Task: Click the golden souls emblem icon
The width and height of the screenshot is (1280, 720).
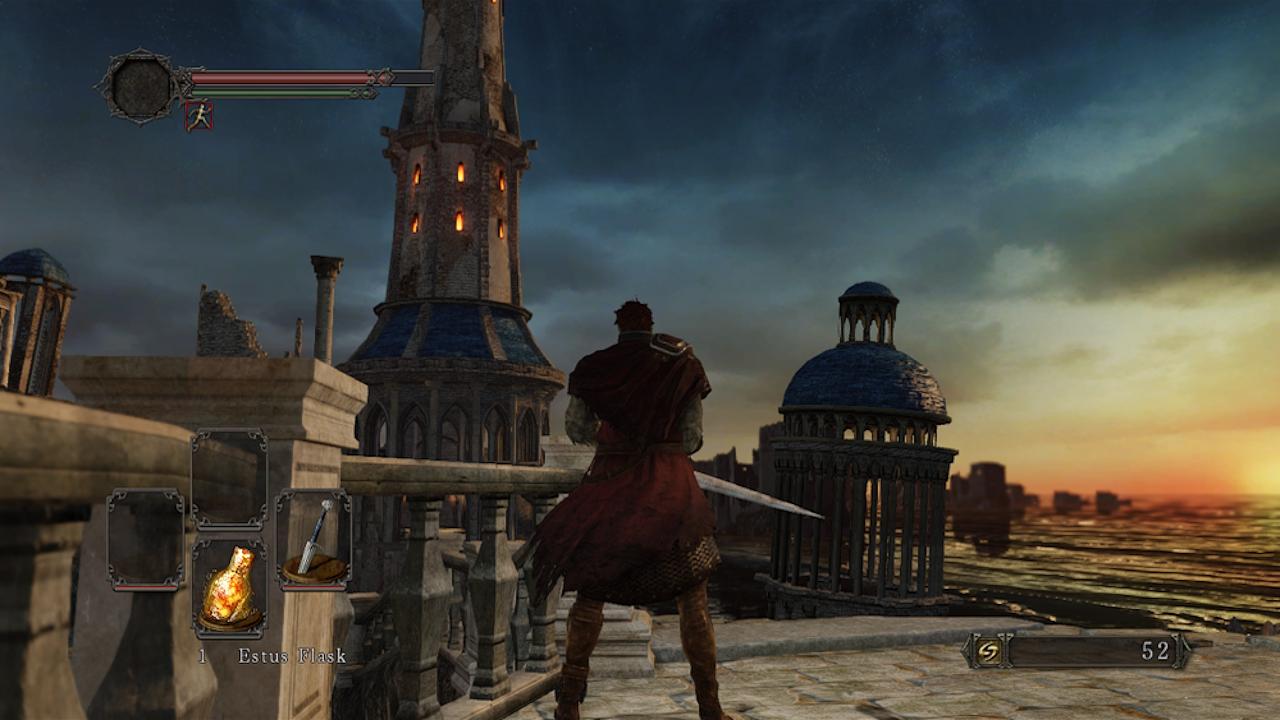Action: (x=990, y=651)
